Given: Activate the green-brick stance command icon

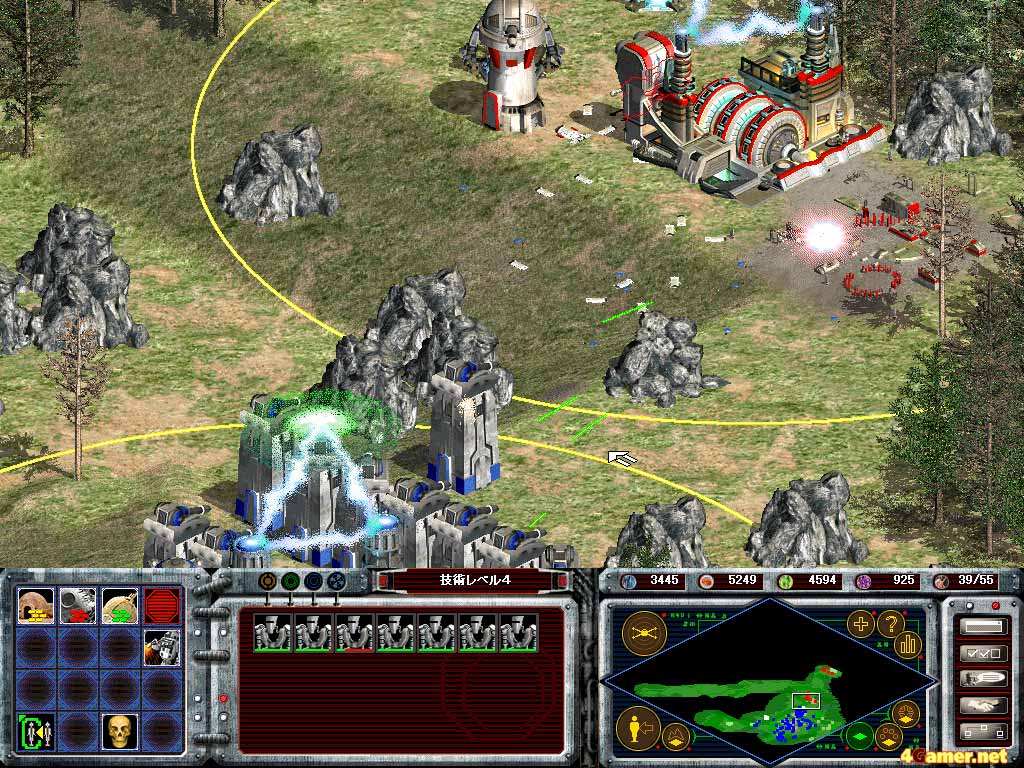Looking at the screenshot, I should (119, 605).
